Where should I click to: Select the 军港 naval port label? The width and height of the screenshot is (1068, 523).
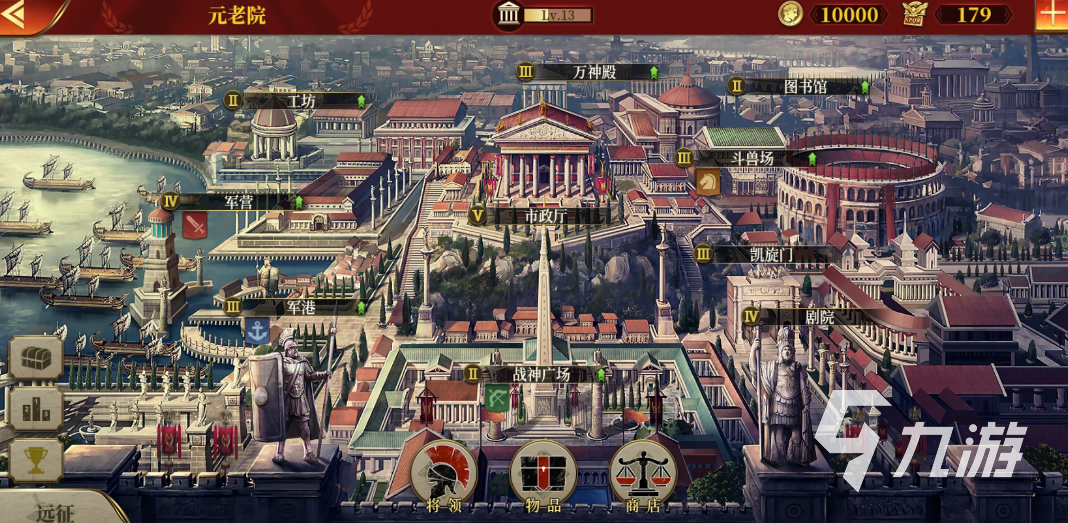[x=298, y=307]
